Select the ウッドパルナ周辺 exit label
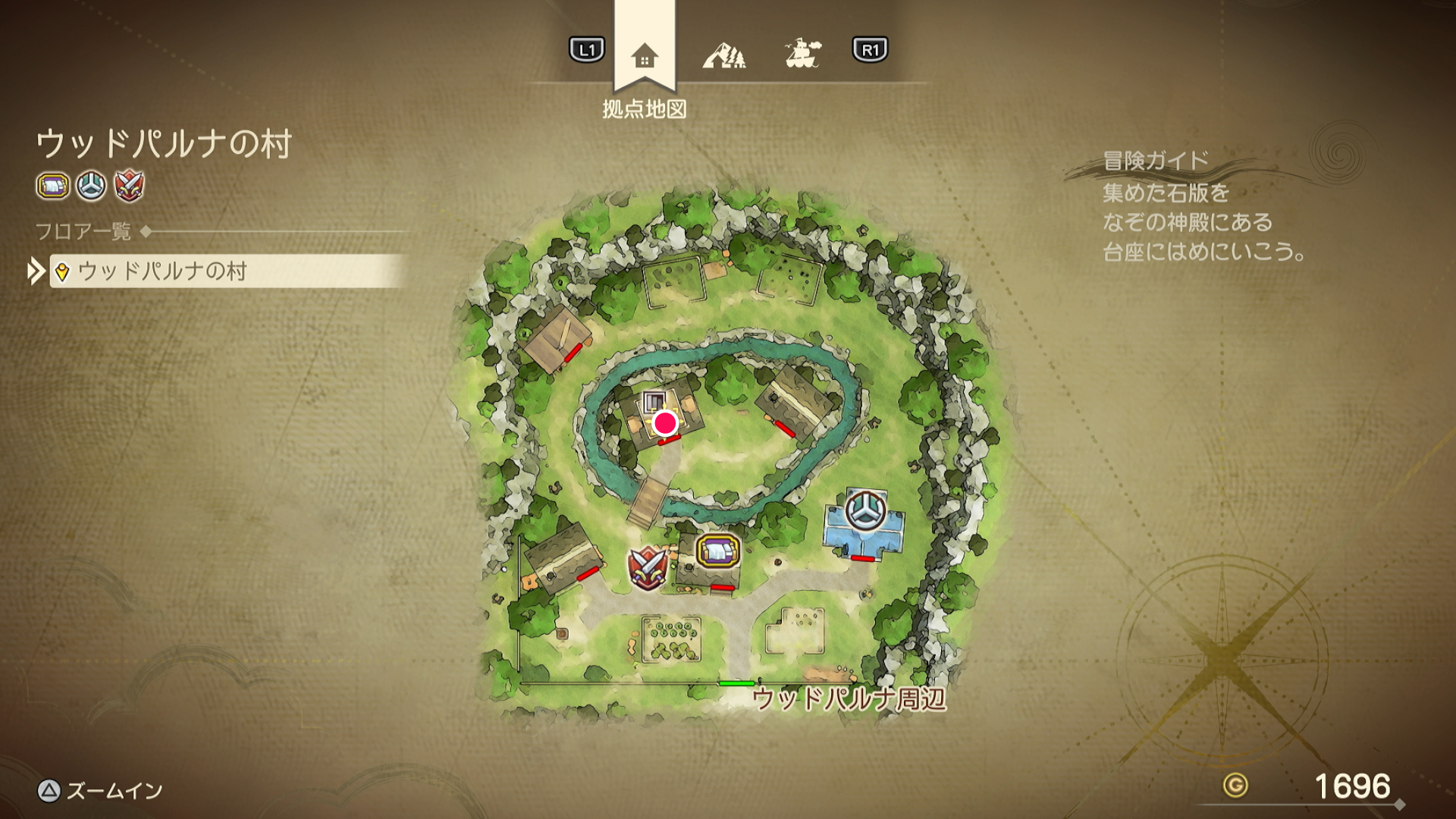 (849, 698)
